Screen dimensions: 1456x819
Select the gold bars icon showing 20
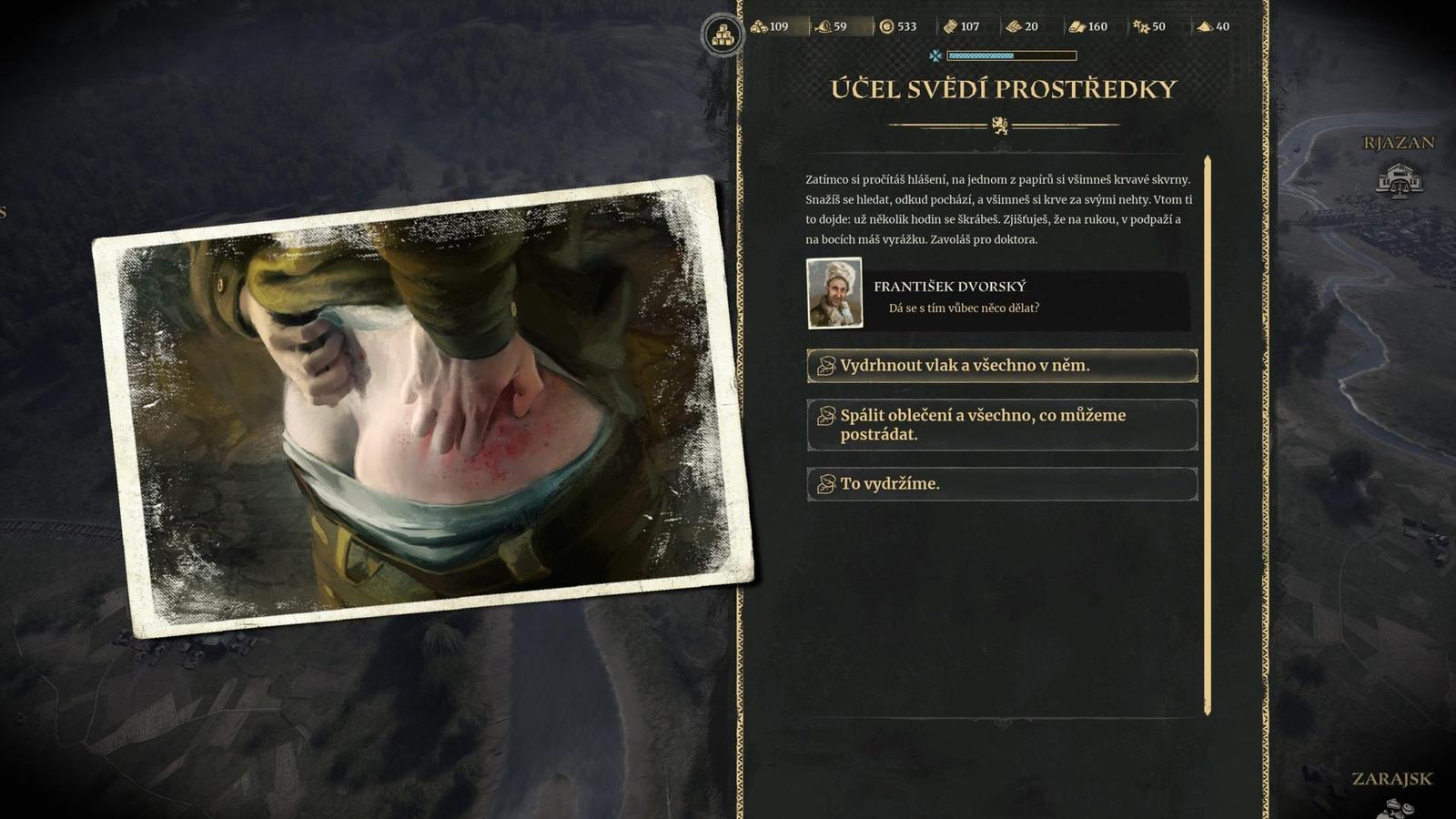[1013, 26]
